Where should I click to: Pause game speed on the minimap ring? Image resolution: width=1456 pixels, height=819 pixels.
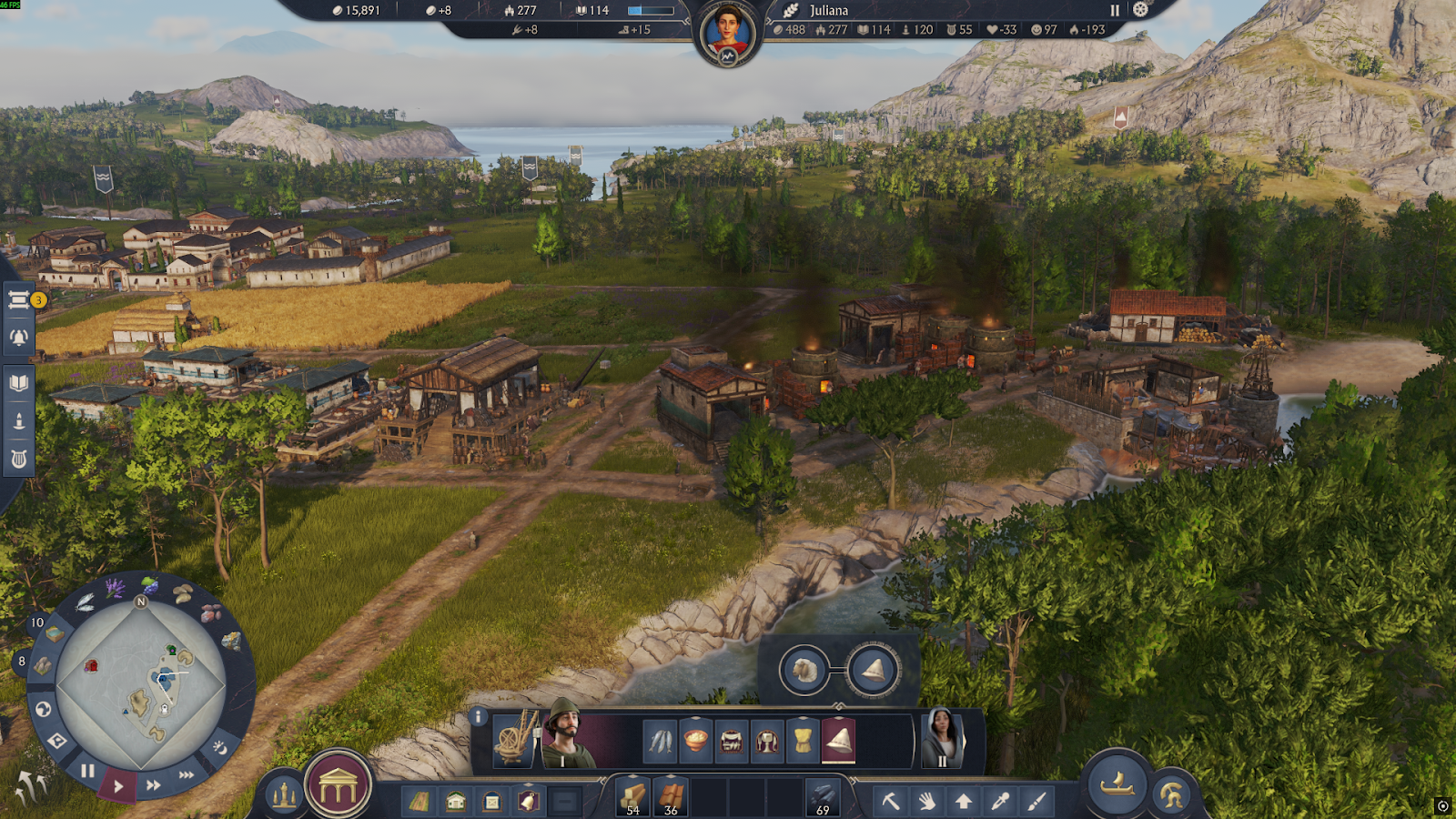[87, 772]
